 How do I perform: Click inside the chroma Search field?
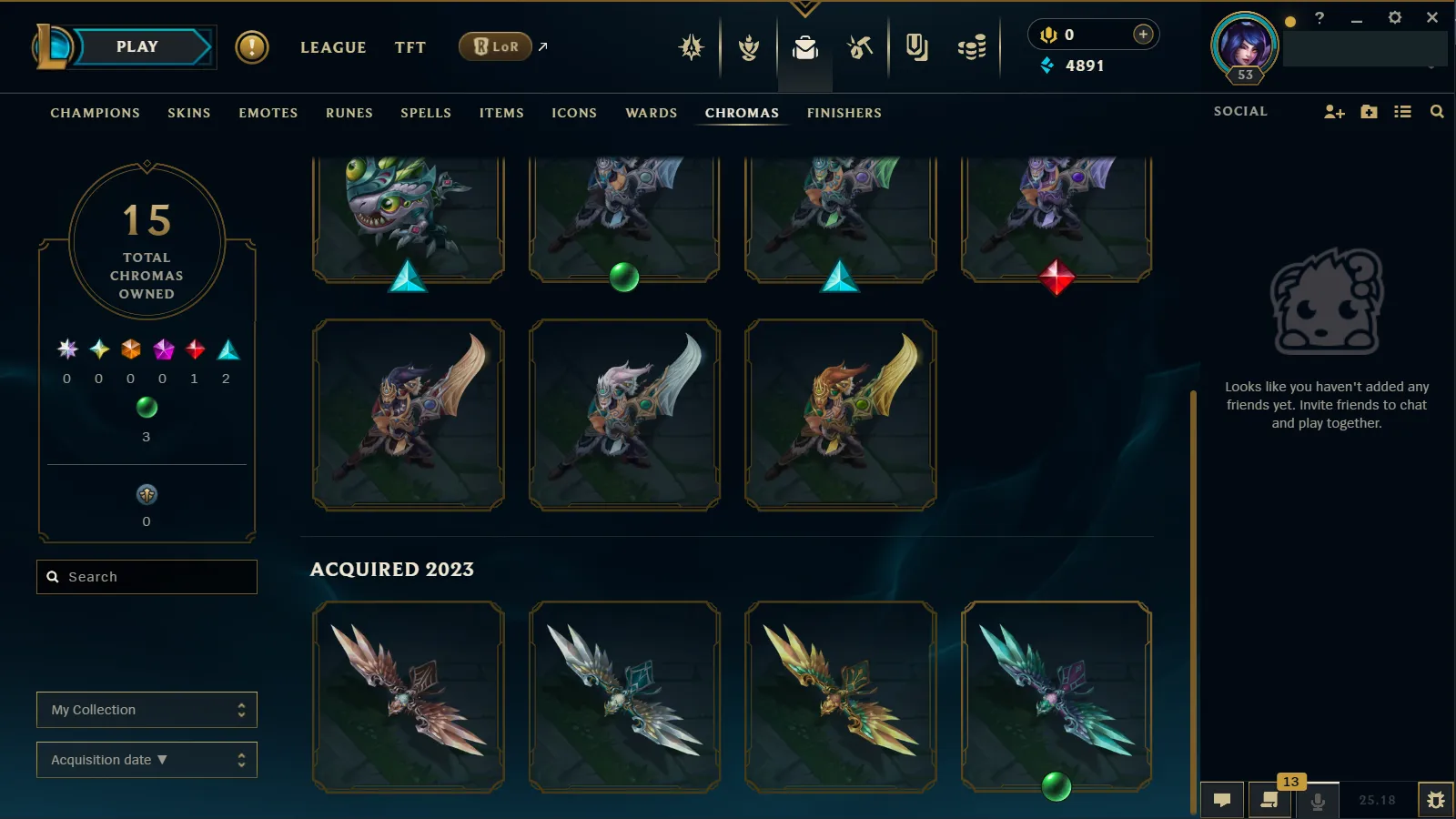pyautogui.click(x=147, y=576)
